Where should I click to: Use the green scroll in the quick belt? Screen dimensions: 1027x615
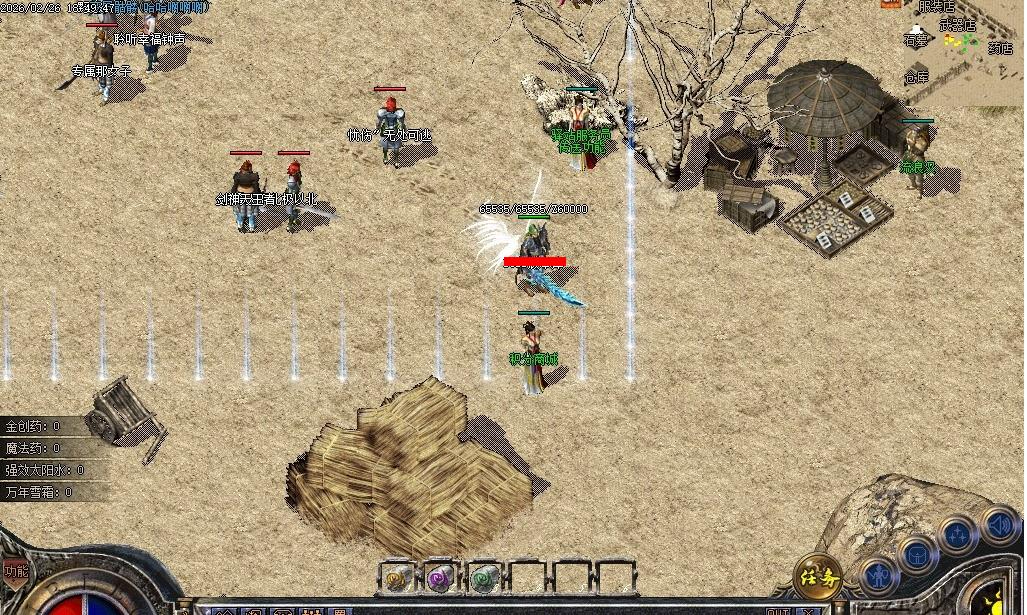[485, 577]
